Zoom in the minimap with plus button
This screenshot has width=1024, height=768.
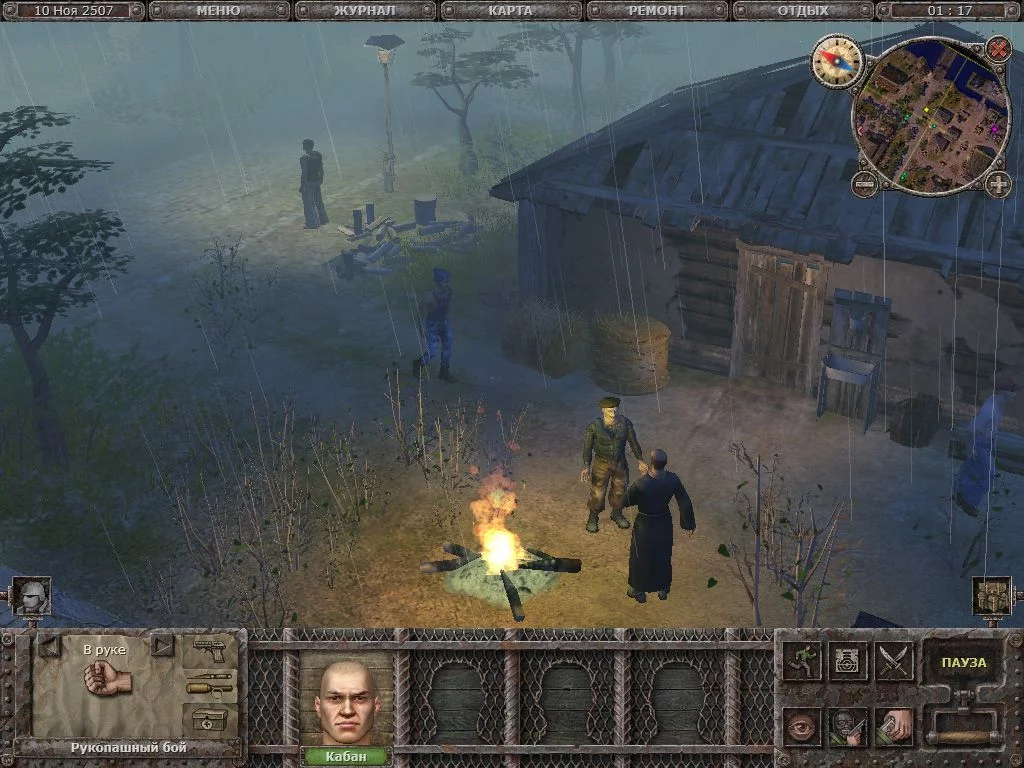coord(998,184)
